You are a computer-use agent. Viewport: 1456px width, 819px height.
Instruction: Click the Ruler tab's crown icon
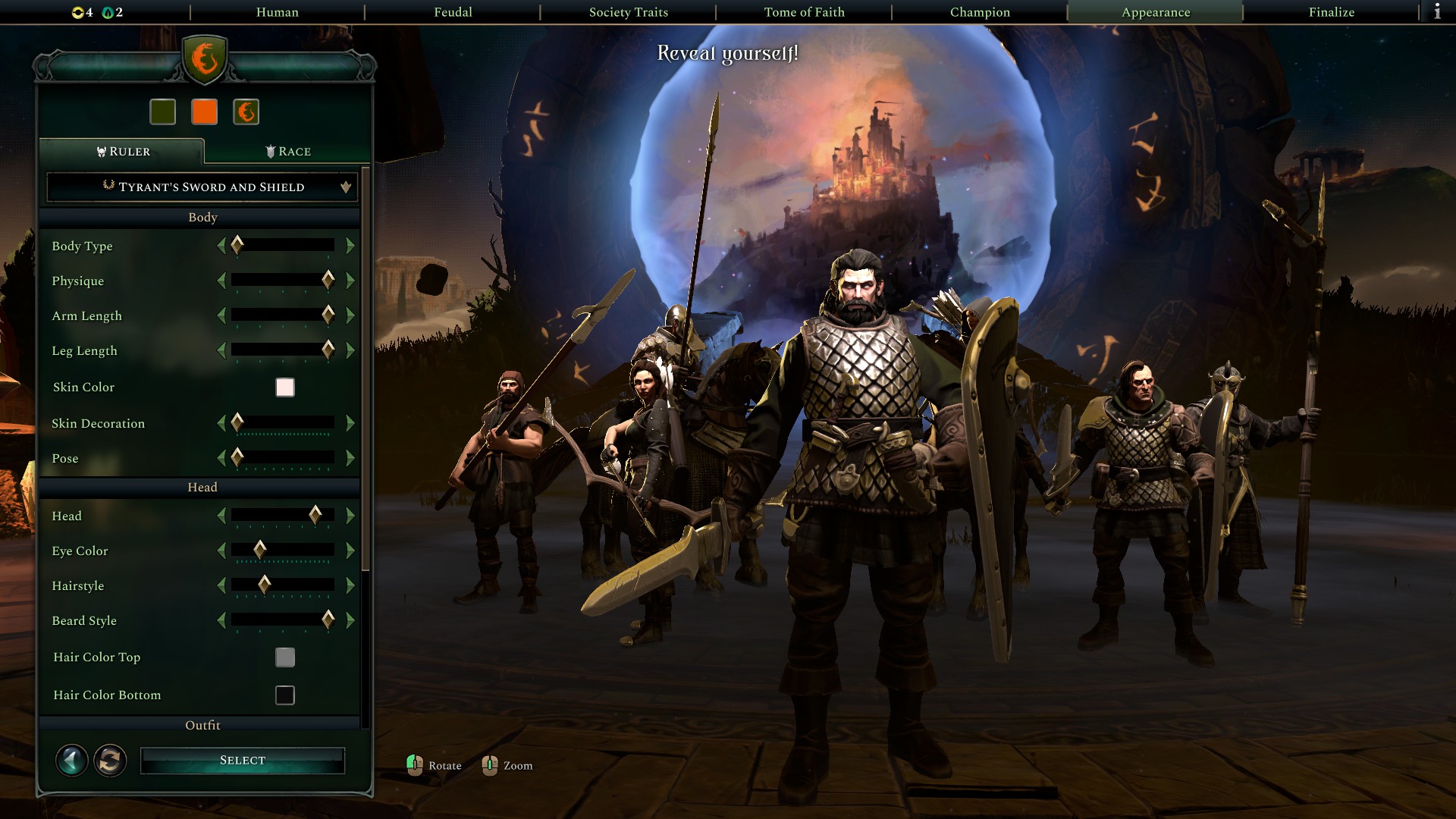click(102, 151)
